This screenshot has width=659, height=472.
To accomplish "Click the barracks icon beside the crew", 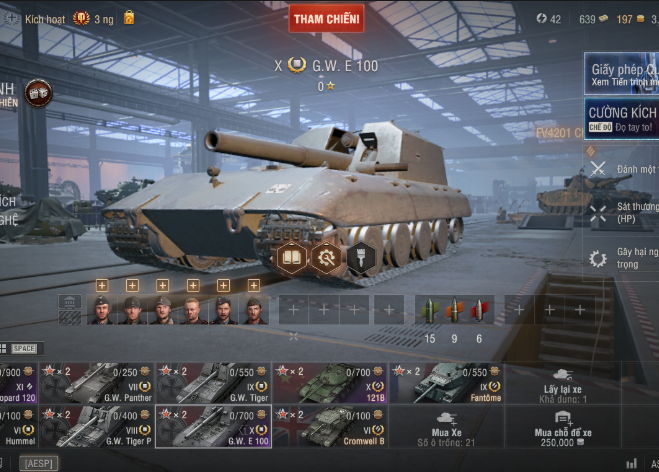I will click(x=69, y=310).
